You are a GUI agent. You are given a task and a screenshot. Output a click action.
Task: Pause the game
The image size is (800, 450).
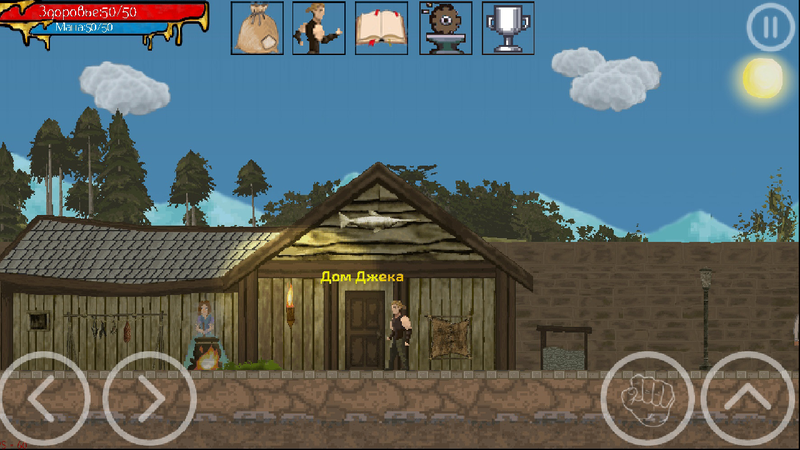pyautogui.click(x=769, y=28)
